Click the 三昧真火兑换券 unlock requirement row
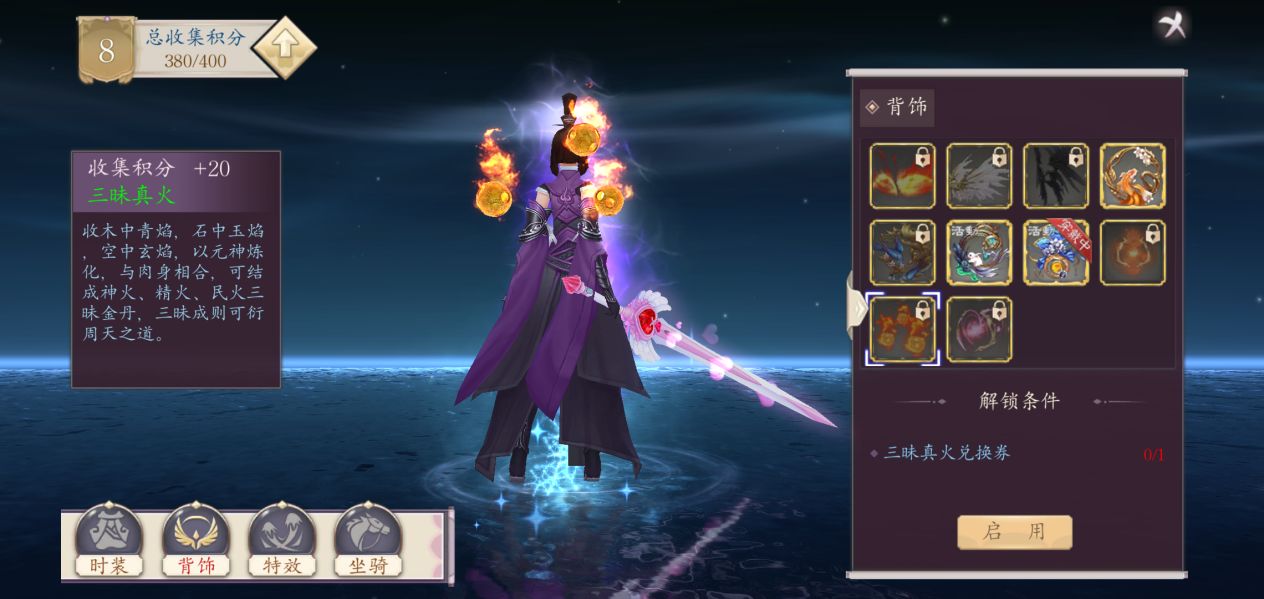The height and width of the screenshot is (599, 1264). [x=1014, y=453]
